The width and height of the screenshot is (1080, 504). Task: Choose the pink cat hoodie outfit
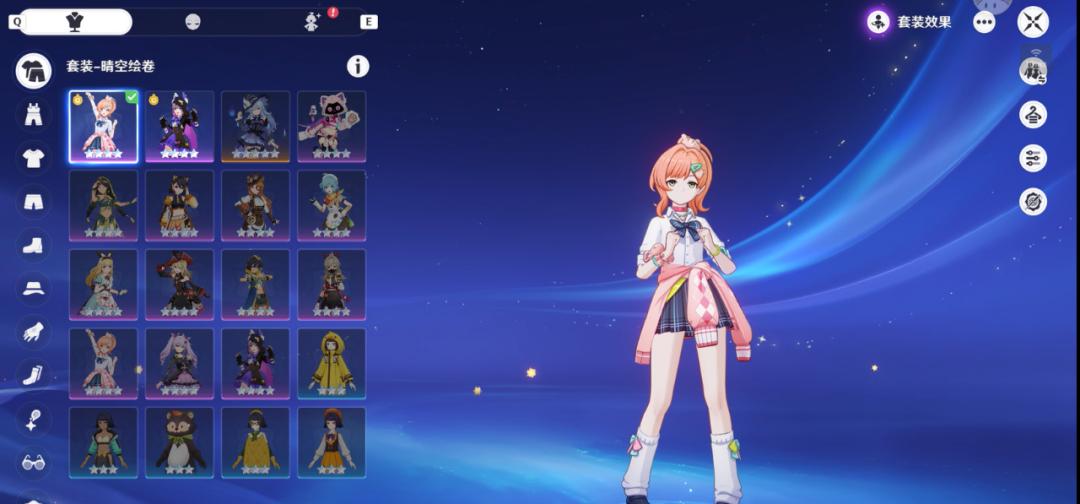pyautogui.click(x=331, y=126)
